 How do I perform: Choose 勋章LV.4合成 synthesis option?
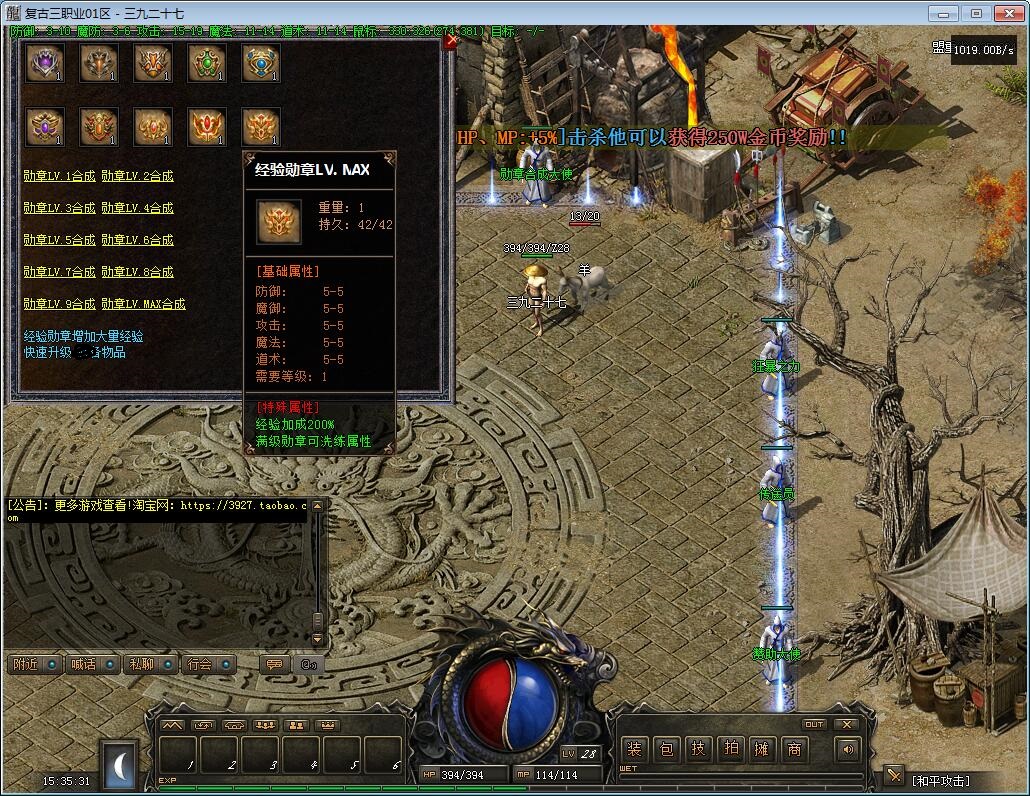pyautogui.click(x=137, y=208)
